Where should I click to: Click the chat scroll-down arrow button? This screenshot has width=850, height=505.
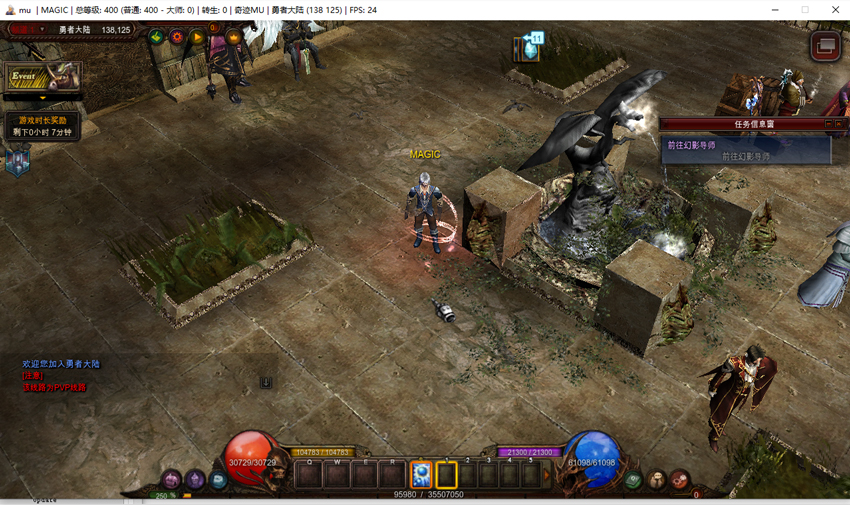tap(267, 382)
